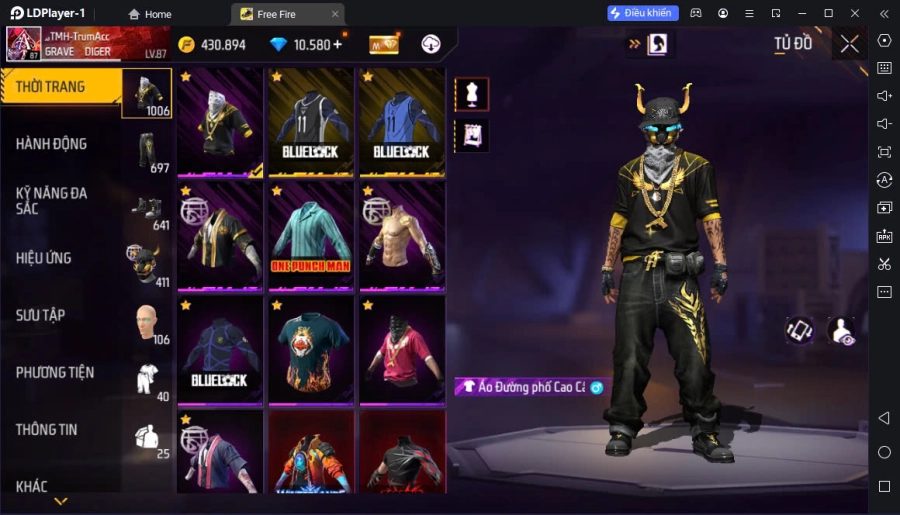Pick the blue Bluelock number 11 jersey
Viewport: 900px width, 515px height.
click(402, 122)
